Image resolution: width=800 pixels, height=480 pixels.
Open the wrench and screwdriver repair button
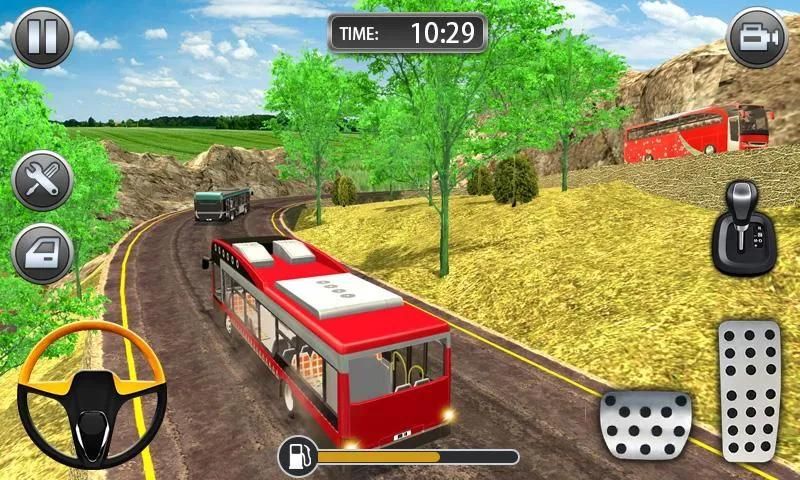42,180
